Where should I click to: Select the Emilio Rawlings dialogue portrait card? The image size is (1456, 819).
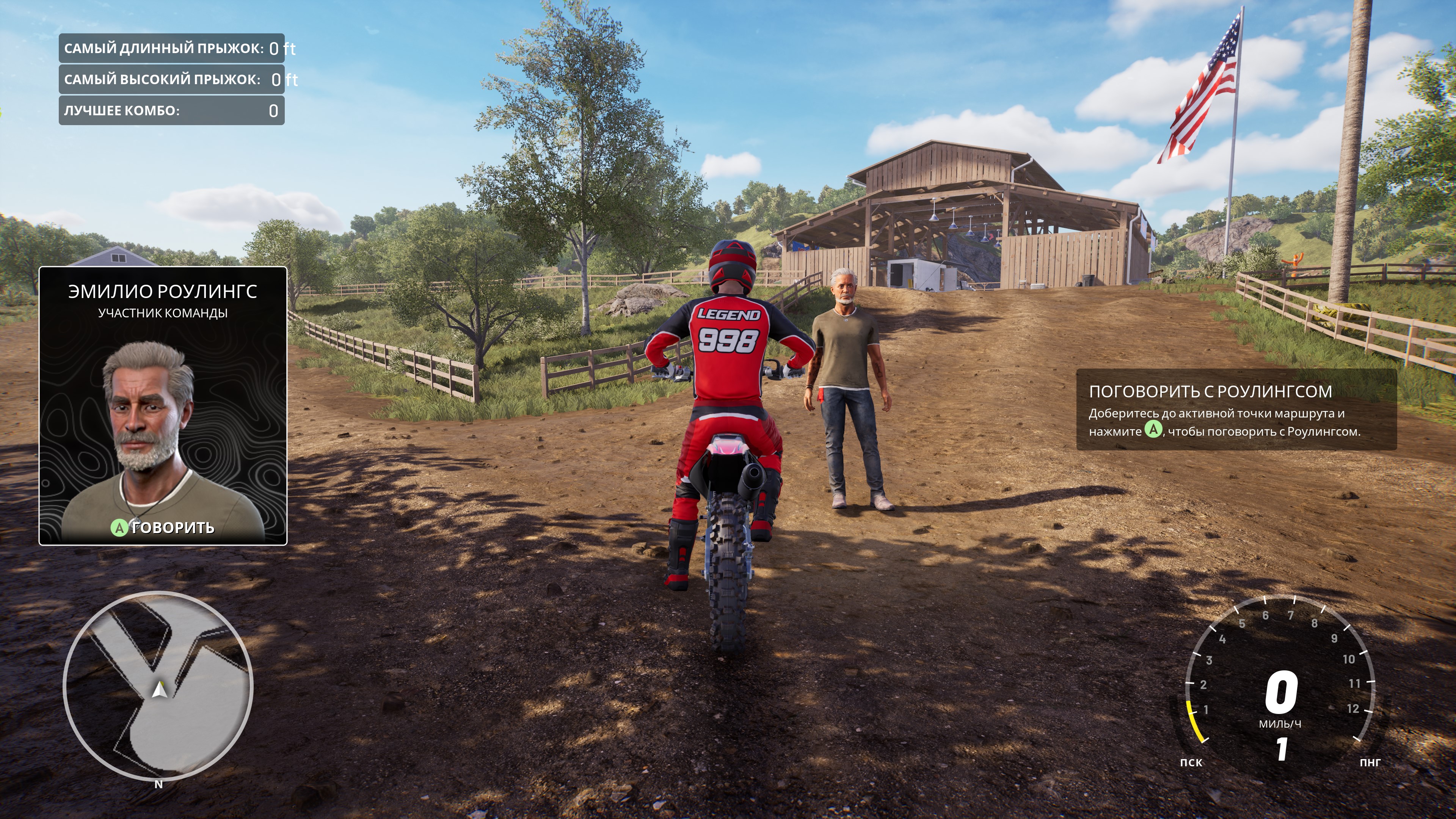[x=163, y=406]
